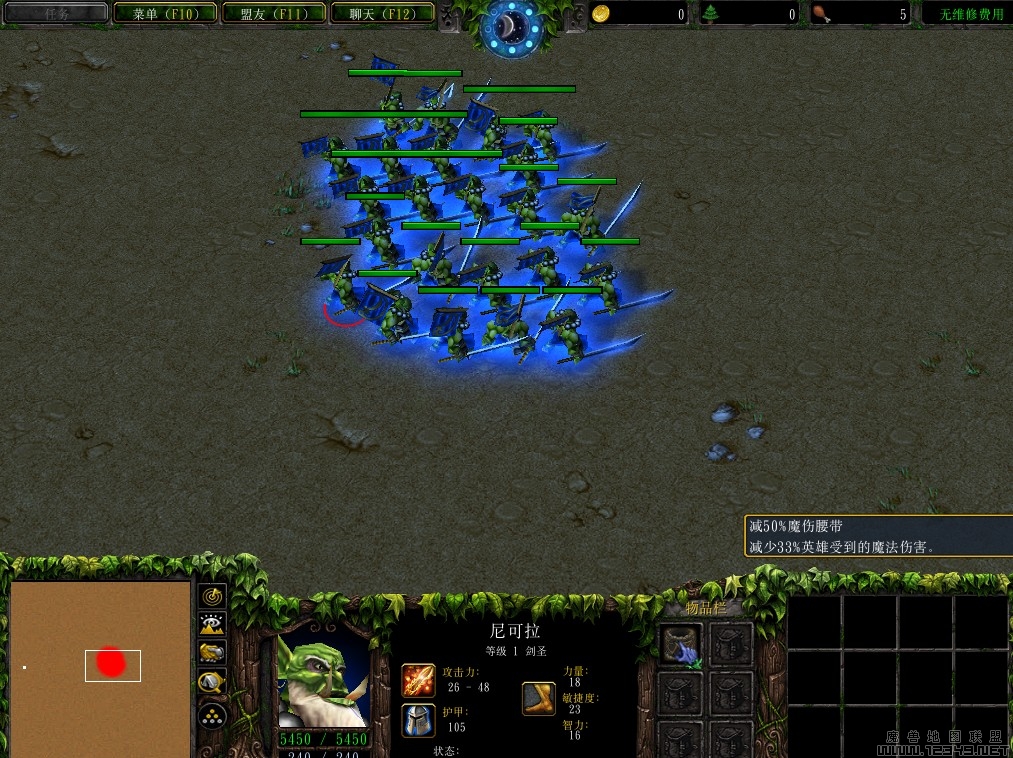Click the formation movement toggle button

pos(212,715)
